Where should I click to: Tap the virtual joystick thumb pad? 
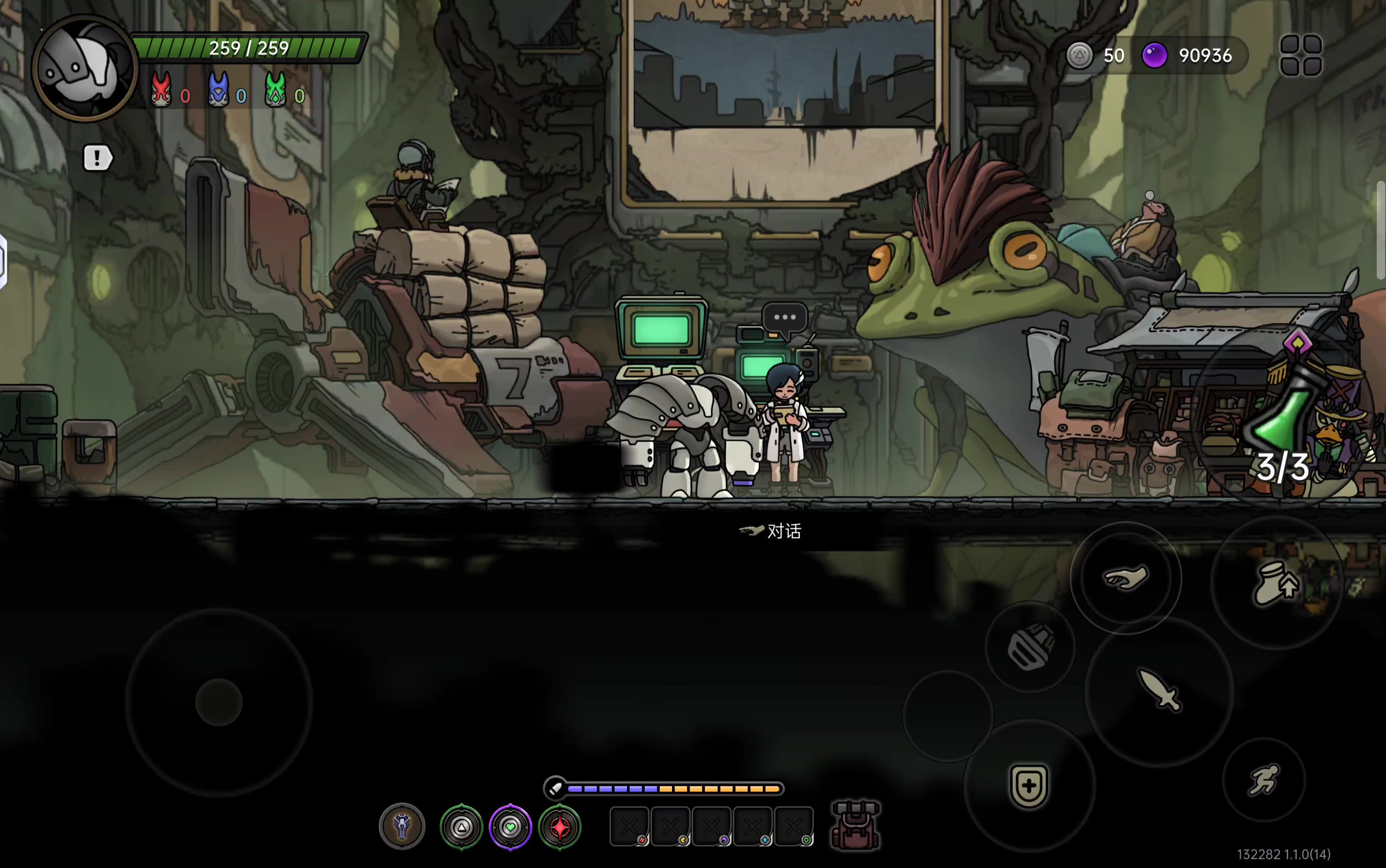(x=219, y=702)
